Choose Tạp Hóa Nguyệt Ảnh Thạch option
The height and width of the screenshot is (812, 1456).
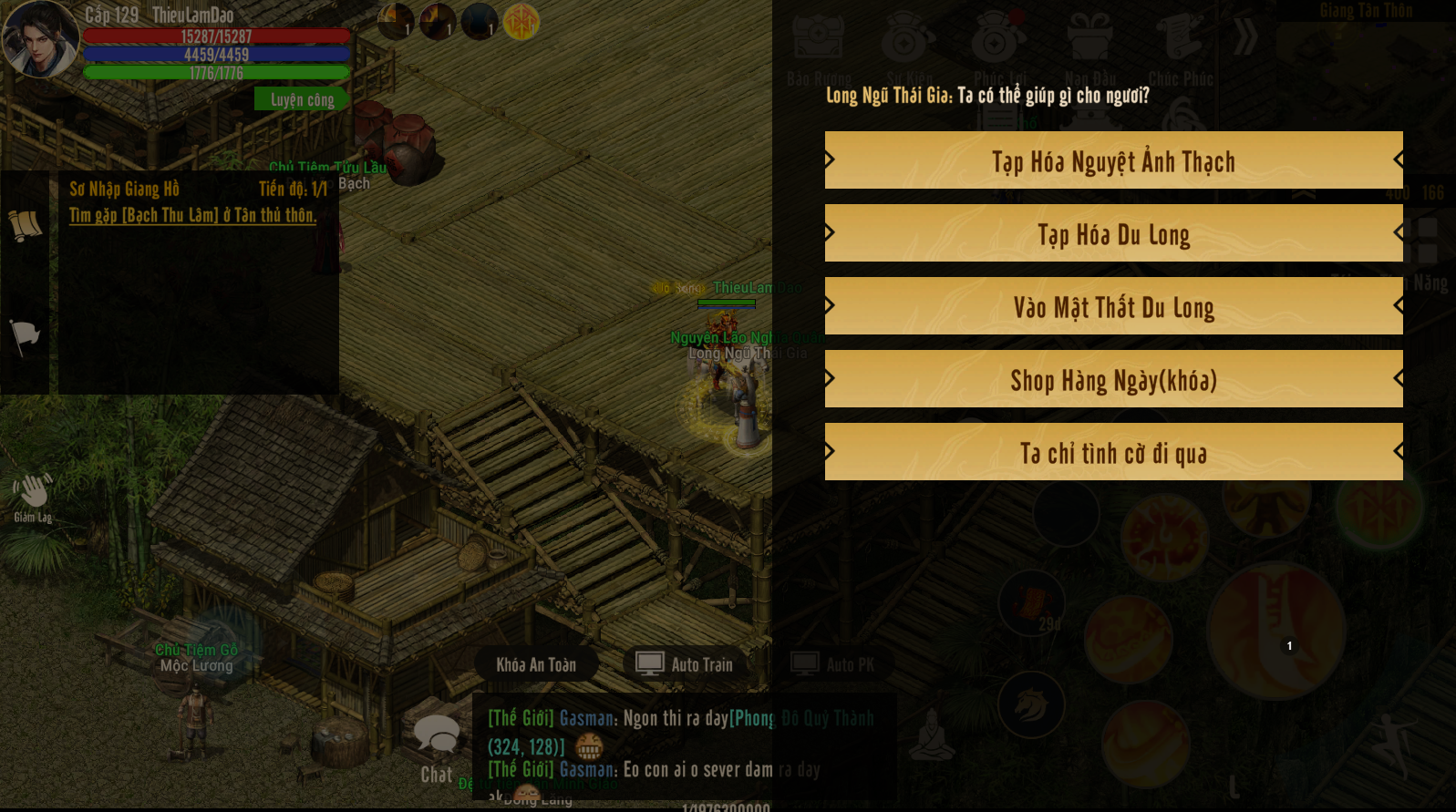point(1113,160)
